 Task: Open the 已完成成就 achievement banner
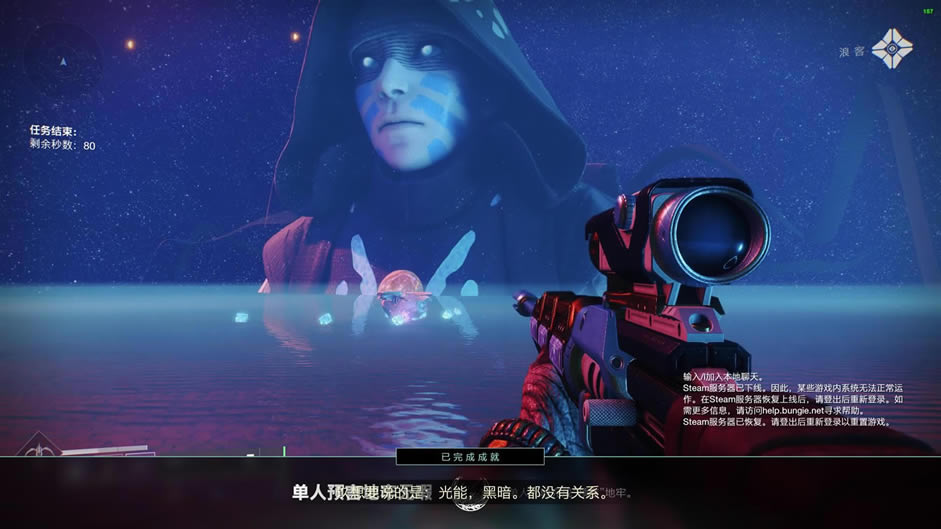coord(470,456)
